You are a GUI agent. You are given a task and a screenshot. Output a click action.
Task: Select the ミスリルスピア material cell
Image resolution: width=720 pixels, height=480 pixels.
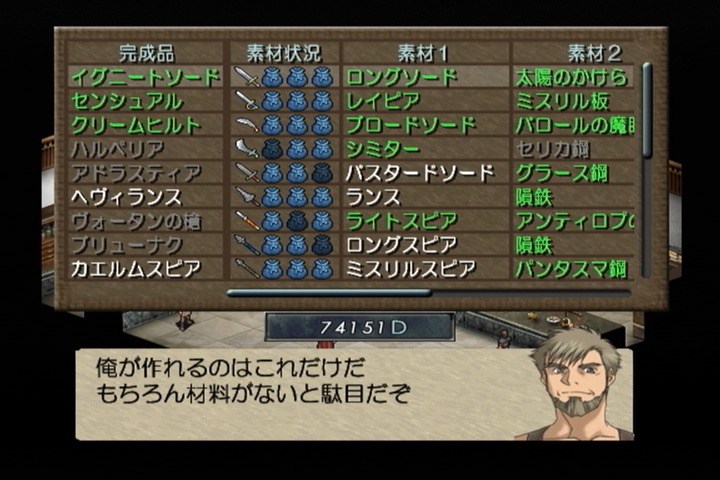pyautogui.click(x=414, y=269)
